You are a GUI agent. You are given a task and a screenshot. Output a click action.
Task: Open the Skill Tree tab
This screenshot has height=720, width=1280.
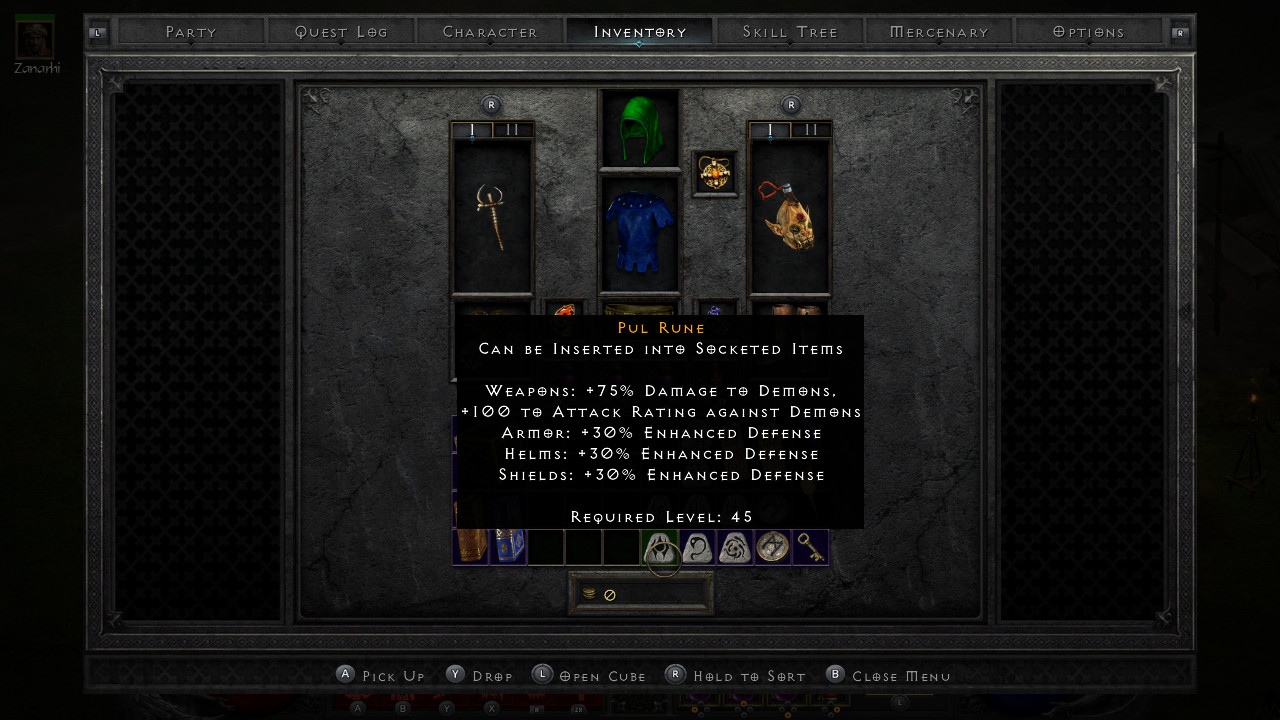(790, 32)
